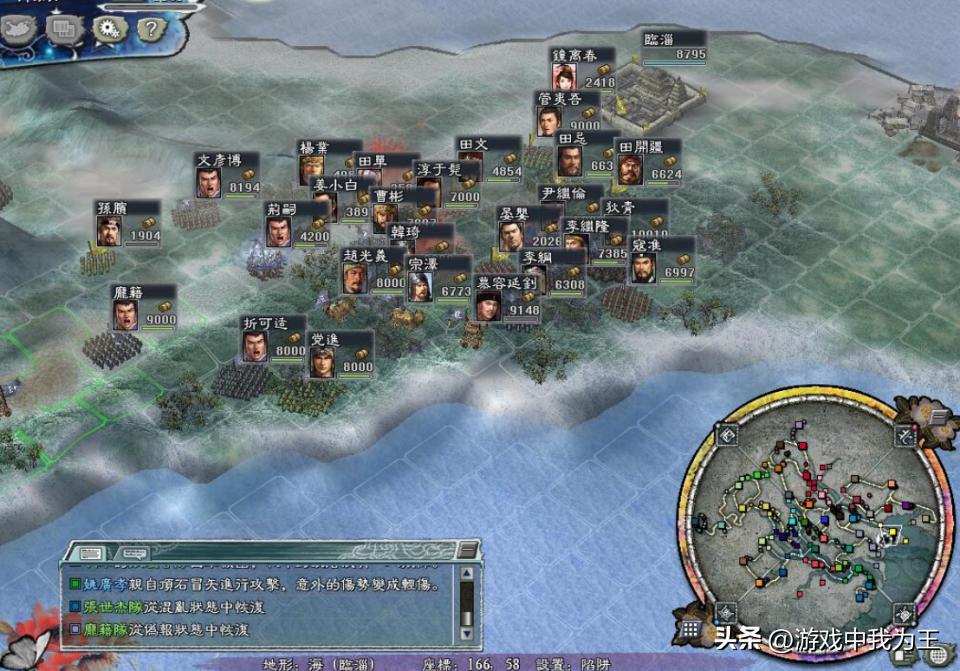
Task: Open the grid icon beside the minimap
Action: [690, 629]
